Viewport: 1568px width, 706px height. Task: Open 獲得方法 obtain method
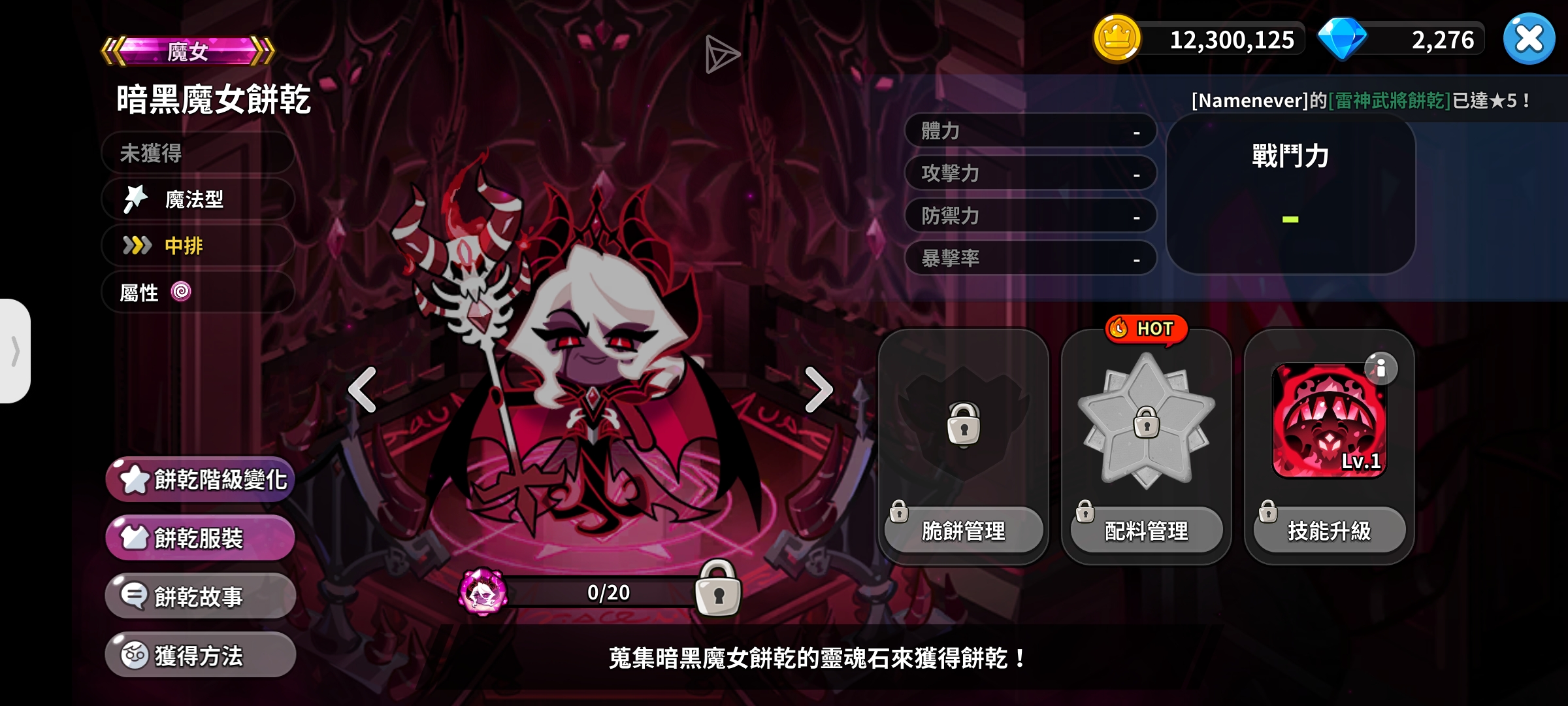click(199, 654)
